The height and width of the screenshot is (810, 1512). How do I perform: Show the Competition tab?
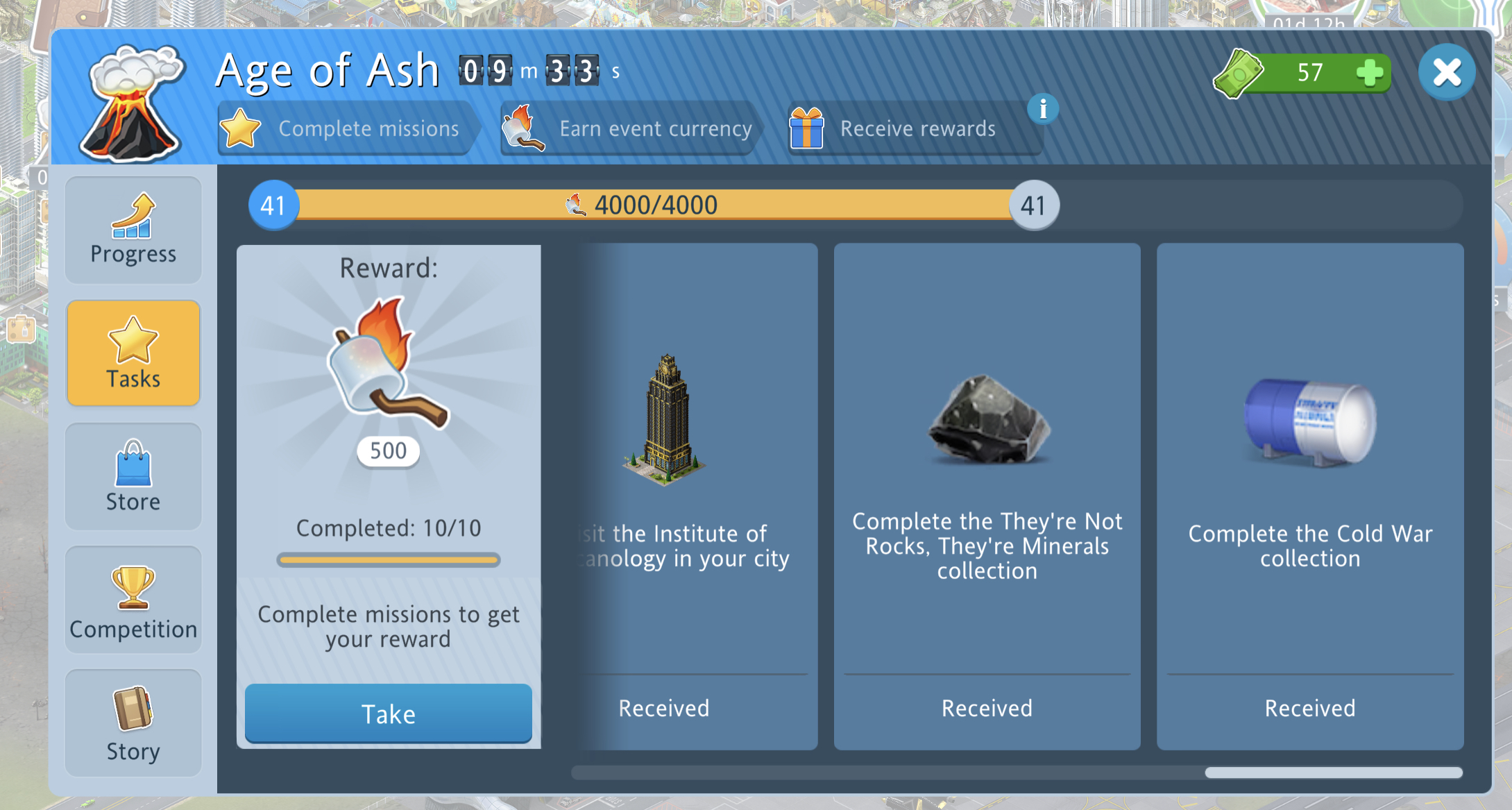133,600
